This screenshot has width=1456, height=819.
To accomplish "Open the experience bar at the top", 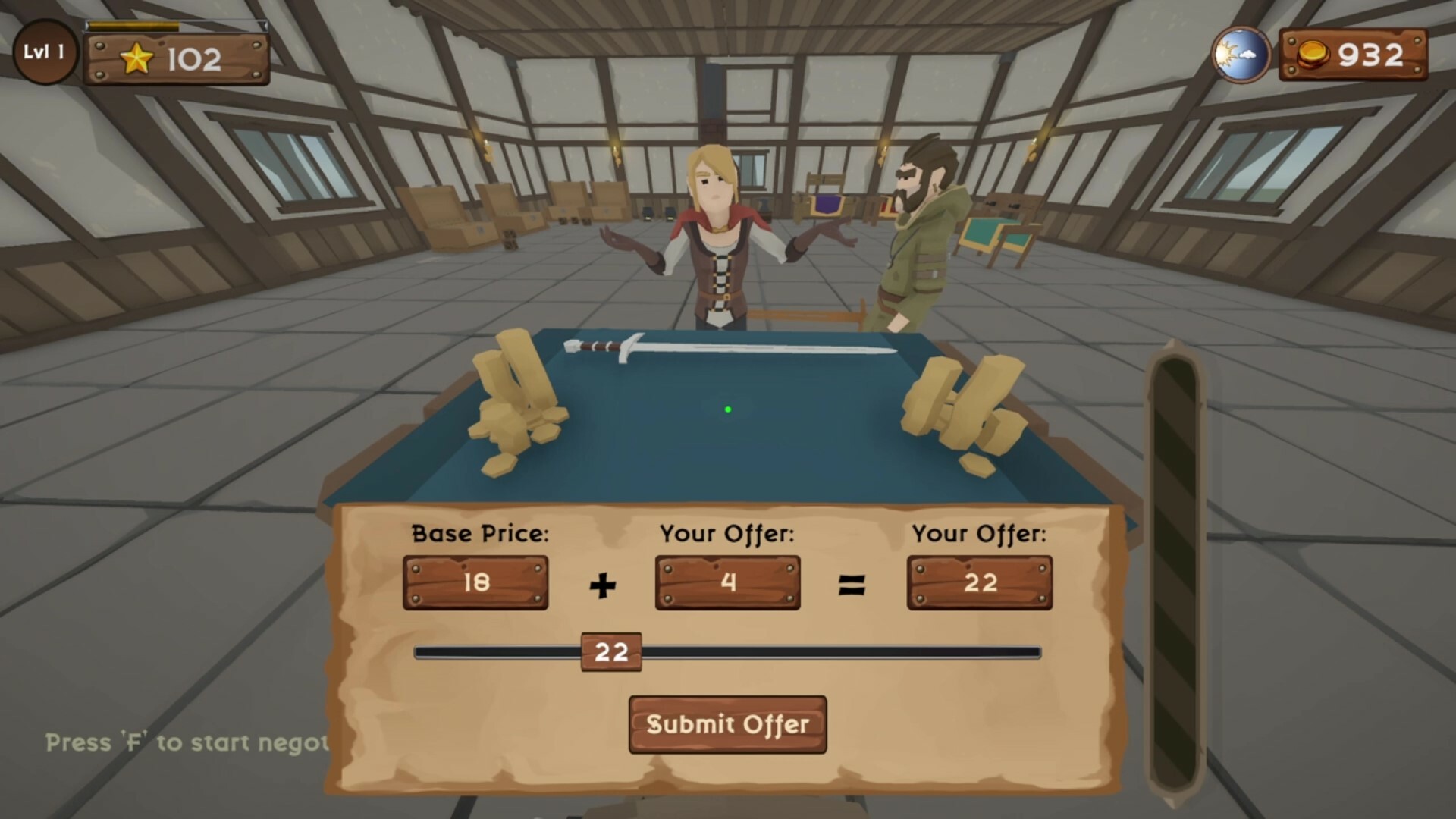I will [178, 25].
